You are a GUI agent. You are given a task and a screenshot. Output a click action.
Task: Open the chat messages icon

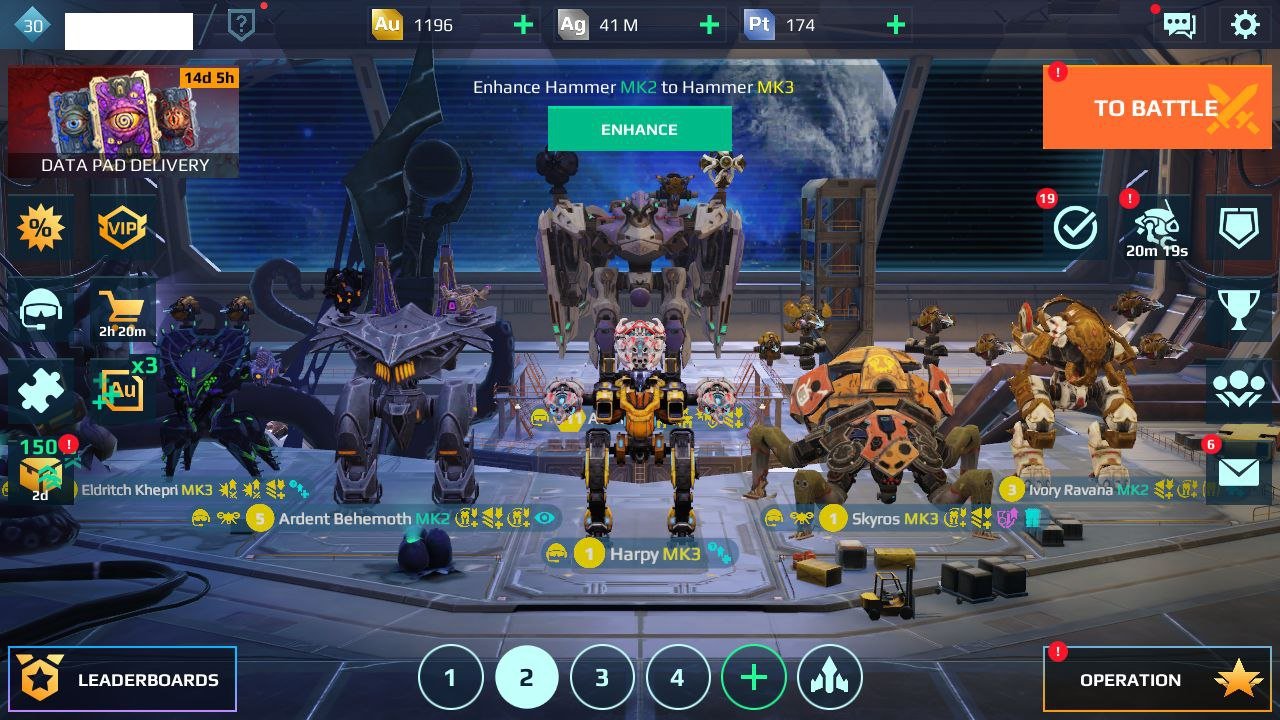[x=1180, y=25]
